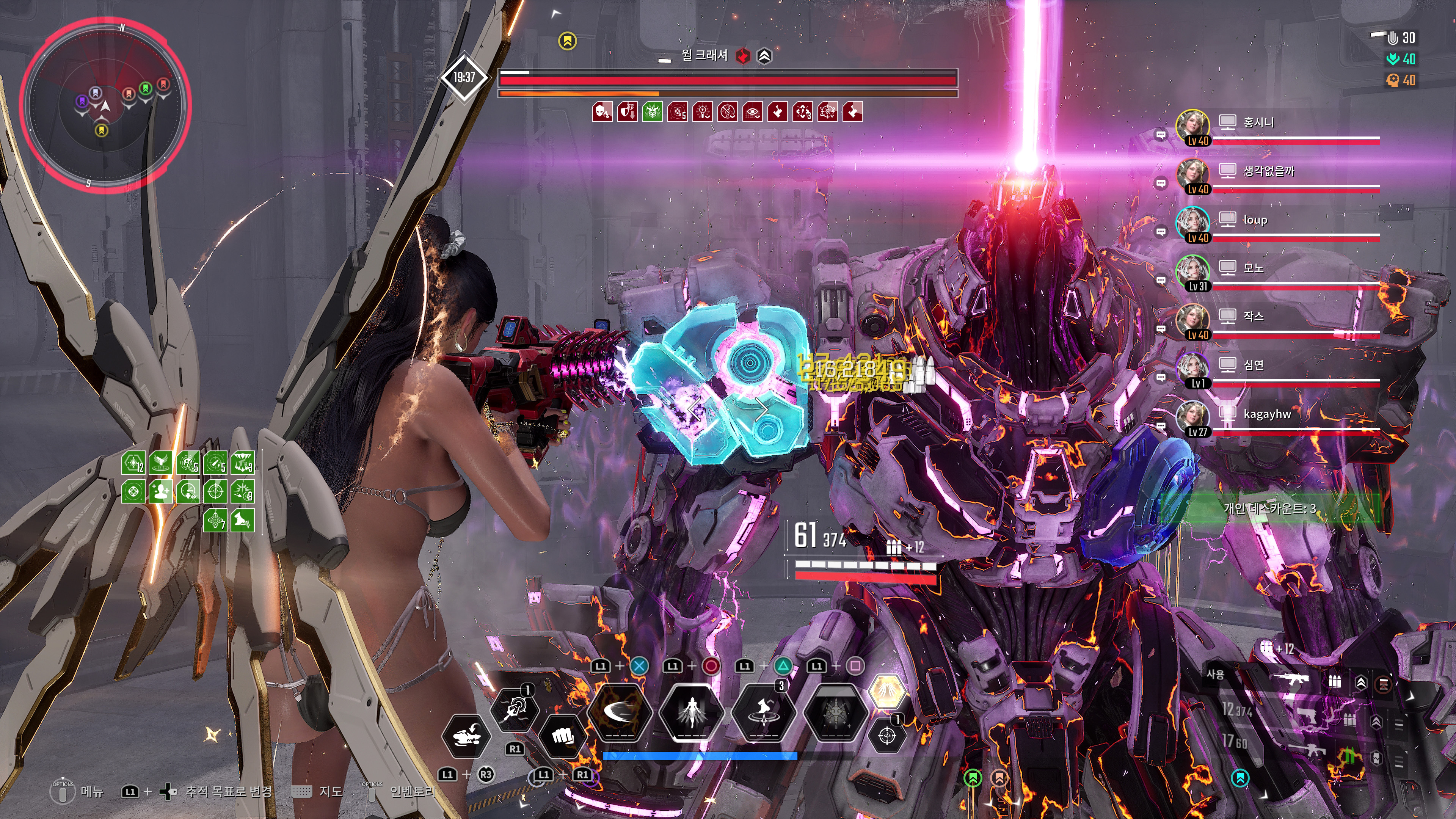
Task: Click the glowing golden wings passive icon
Action: (x=886, y=691)
